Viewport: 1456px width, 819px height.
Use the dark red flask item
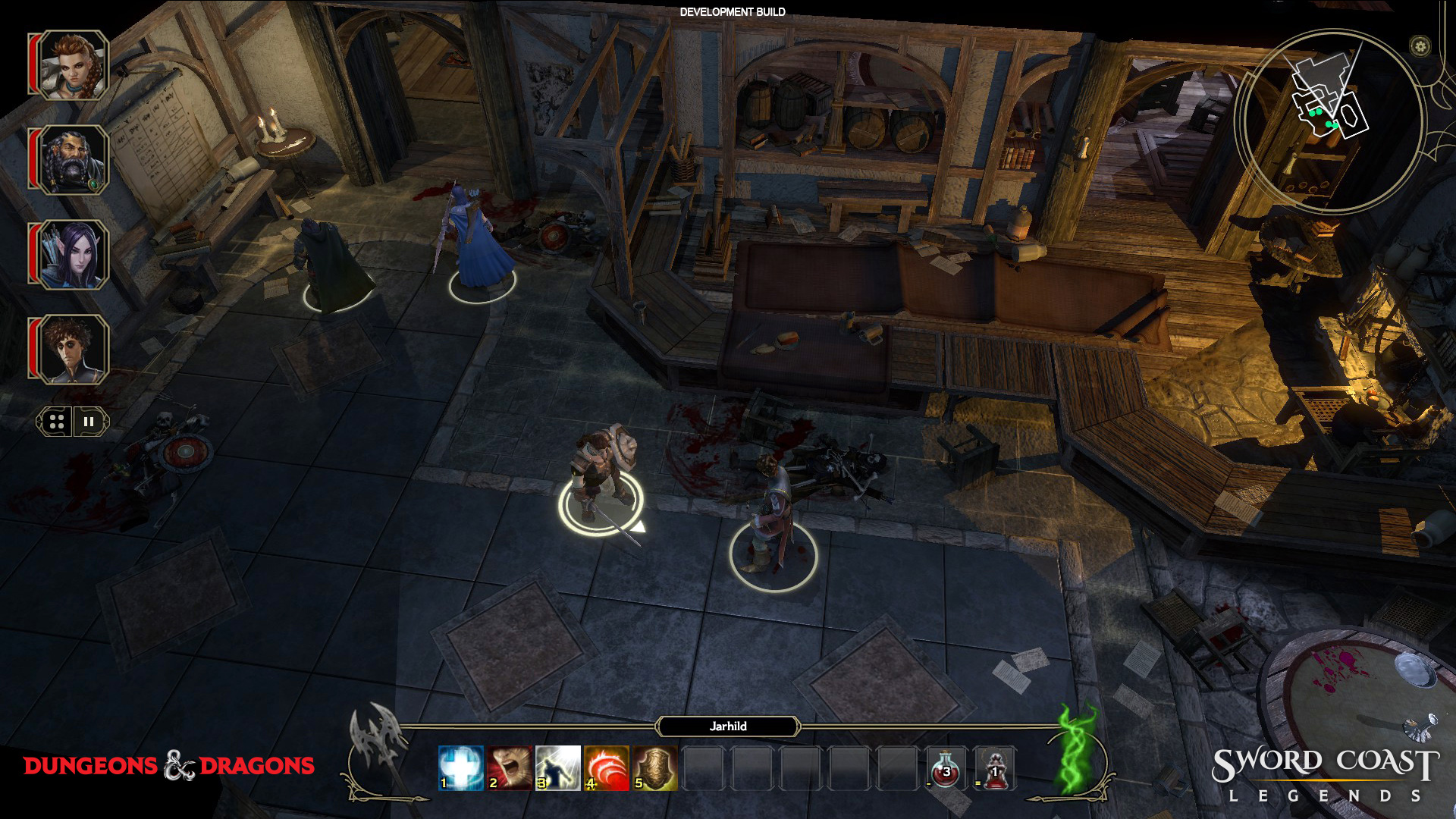tap(994, 769)
